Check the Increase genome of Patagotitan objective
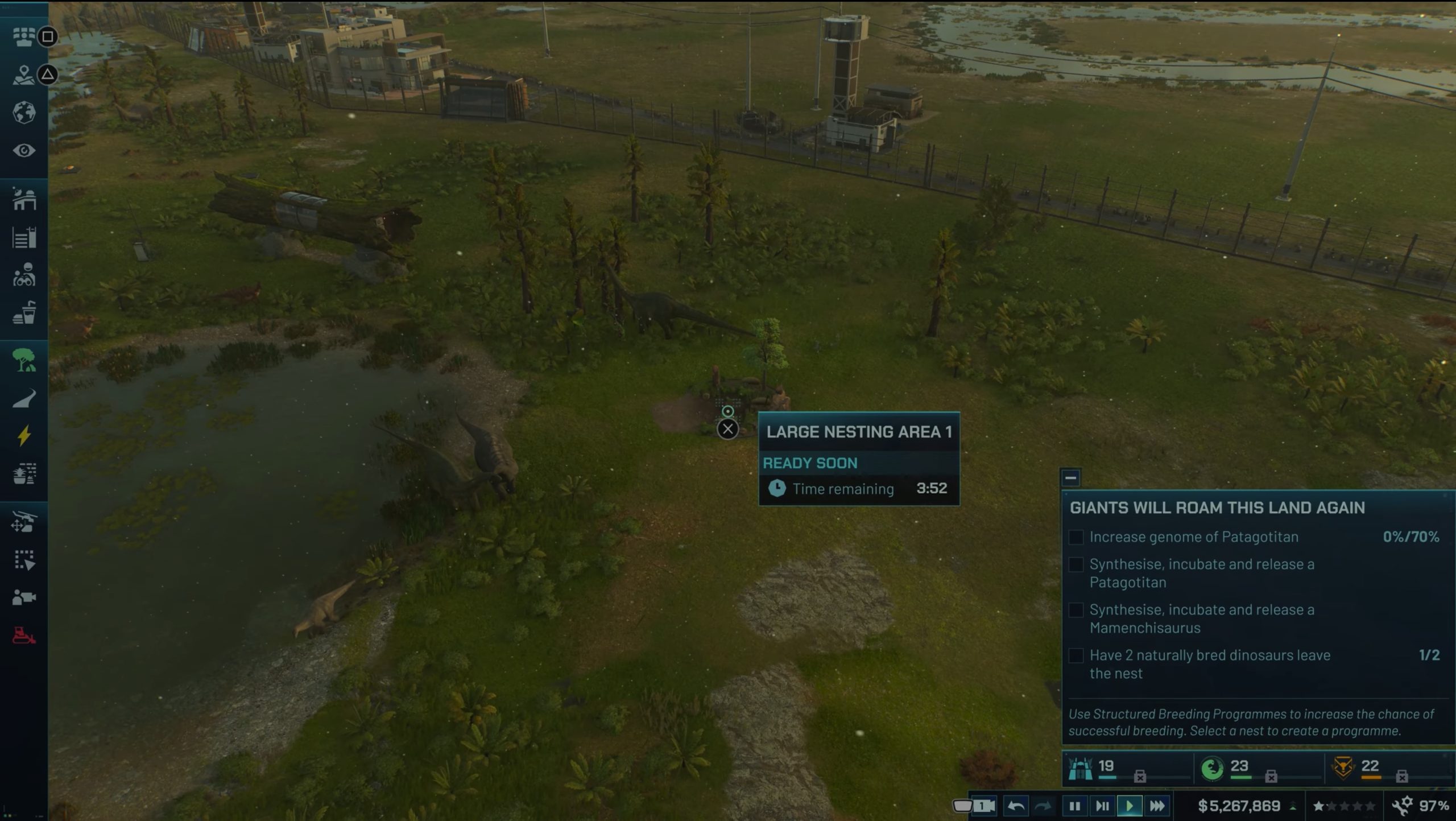Viewport: 1456px width, 821px height. 1077,537
